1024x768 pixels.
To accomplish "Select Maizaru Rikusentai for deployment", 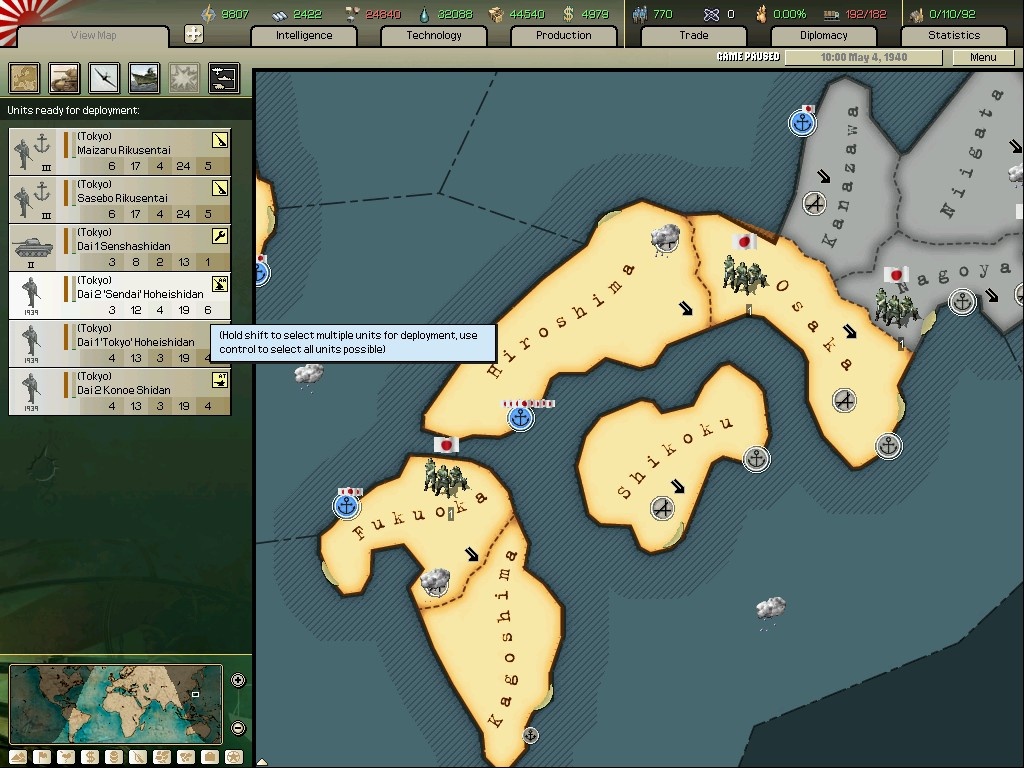I will 120,151.
